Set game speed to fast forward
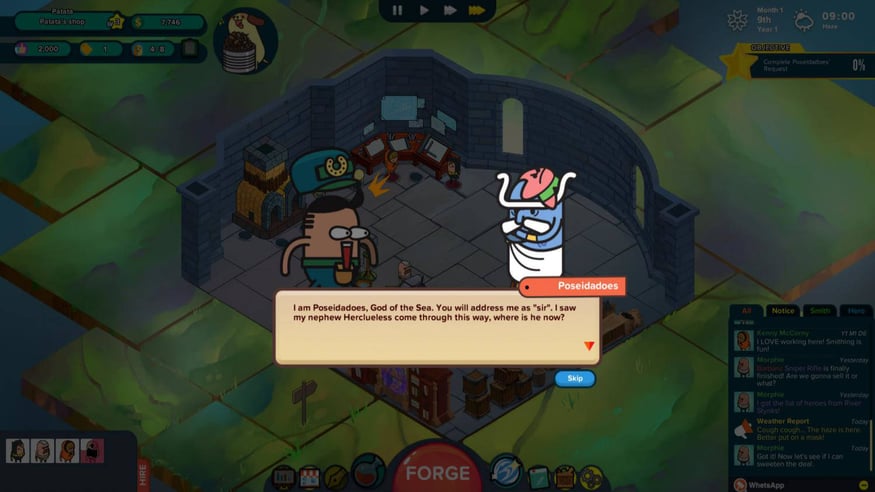Viewport: 875px width, 492px height. tap(450, 11)
